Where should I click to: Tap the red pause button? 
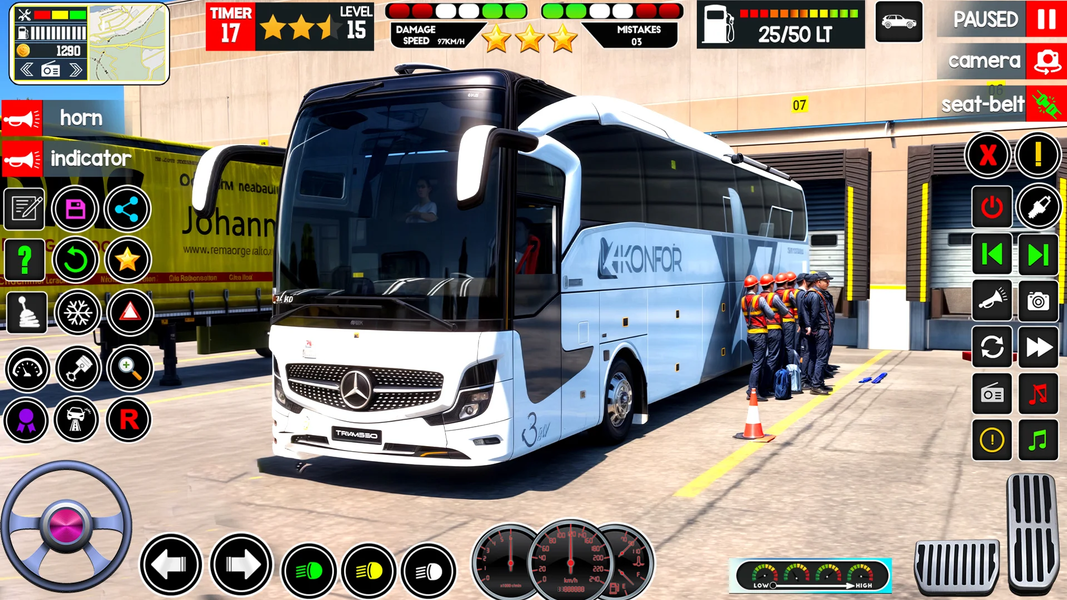point(1045,19)
